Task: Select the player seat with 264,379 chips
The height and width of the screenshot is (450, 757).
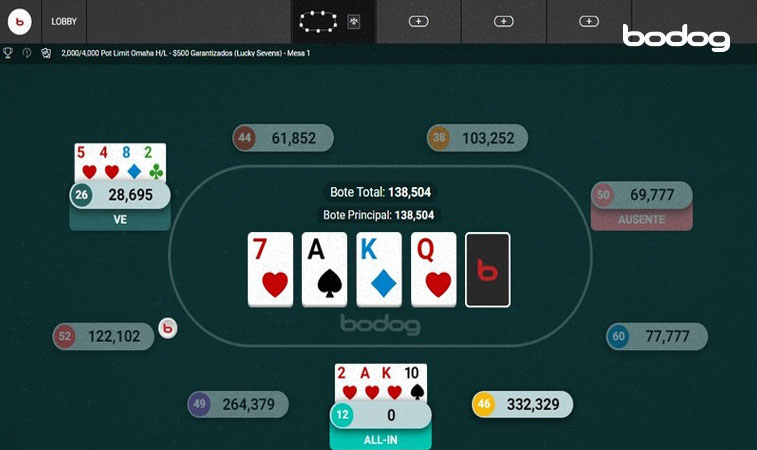Action: coord(238,404)
